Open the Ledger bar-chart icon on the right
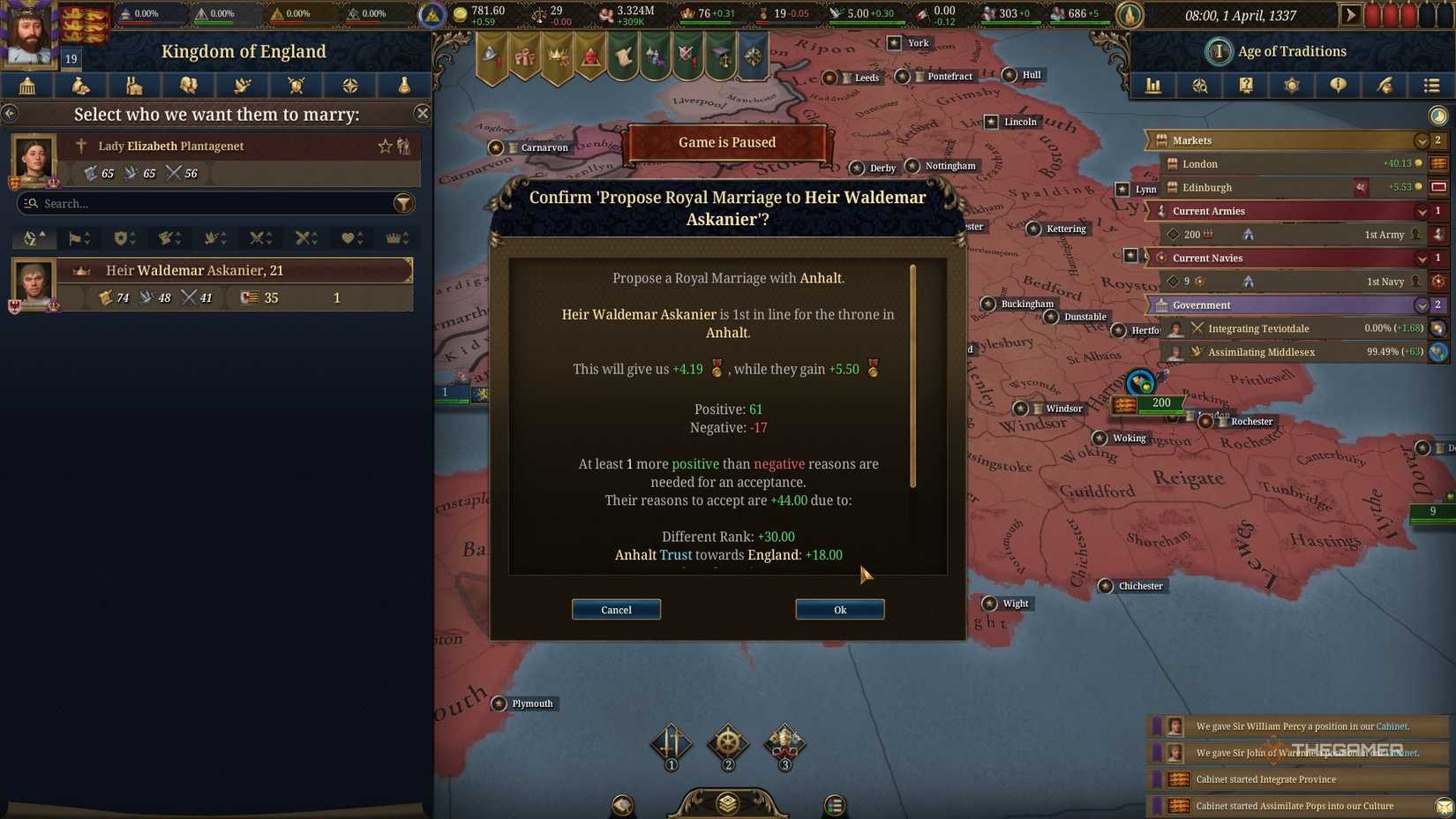The width and height of the screenshot is (1456, 819). coord(1153,86)
